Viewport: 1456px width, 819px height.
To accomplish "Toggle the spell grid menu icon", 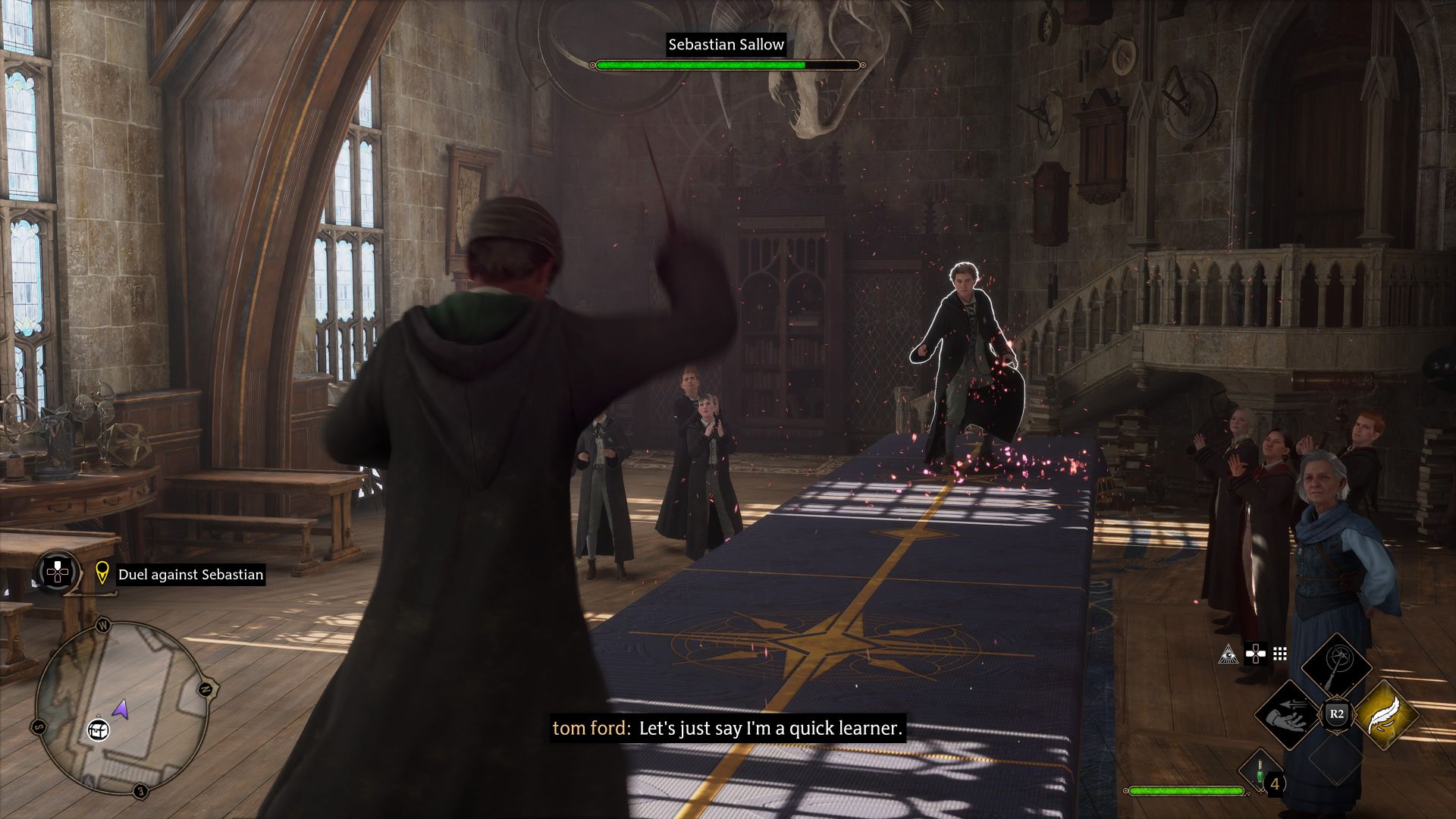I will (x=1280, y=652).
